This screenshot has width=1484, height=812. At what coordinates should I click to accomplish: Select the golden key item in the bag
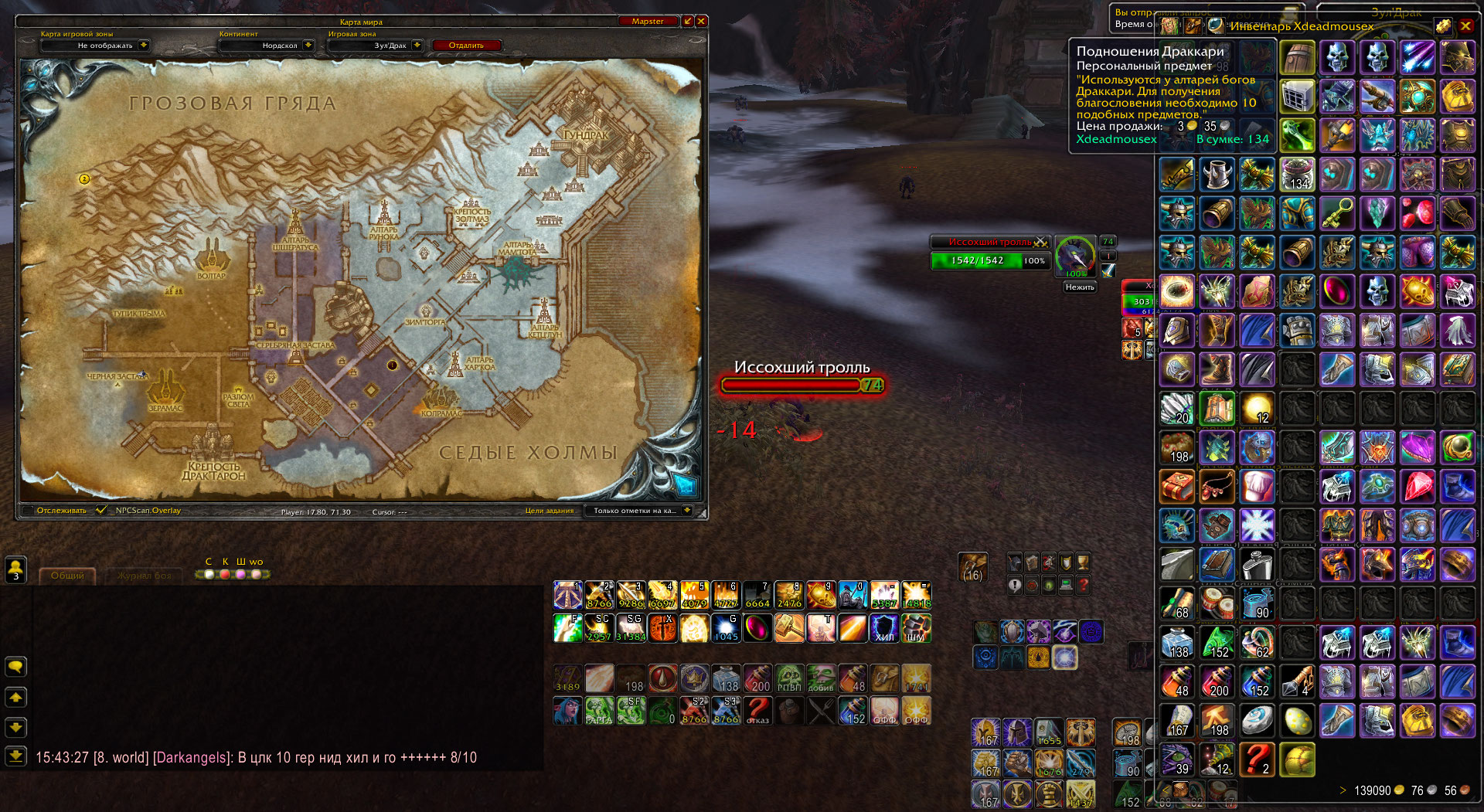pos(1337,213)
